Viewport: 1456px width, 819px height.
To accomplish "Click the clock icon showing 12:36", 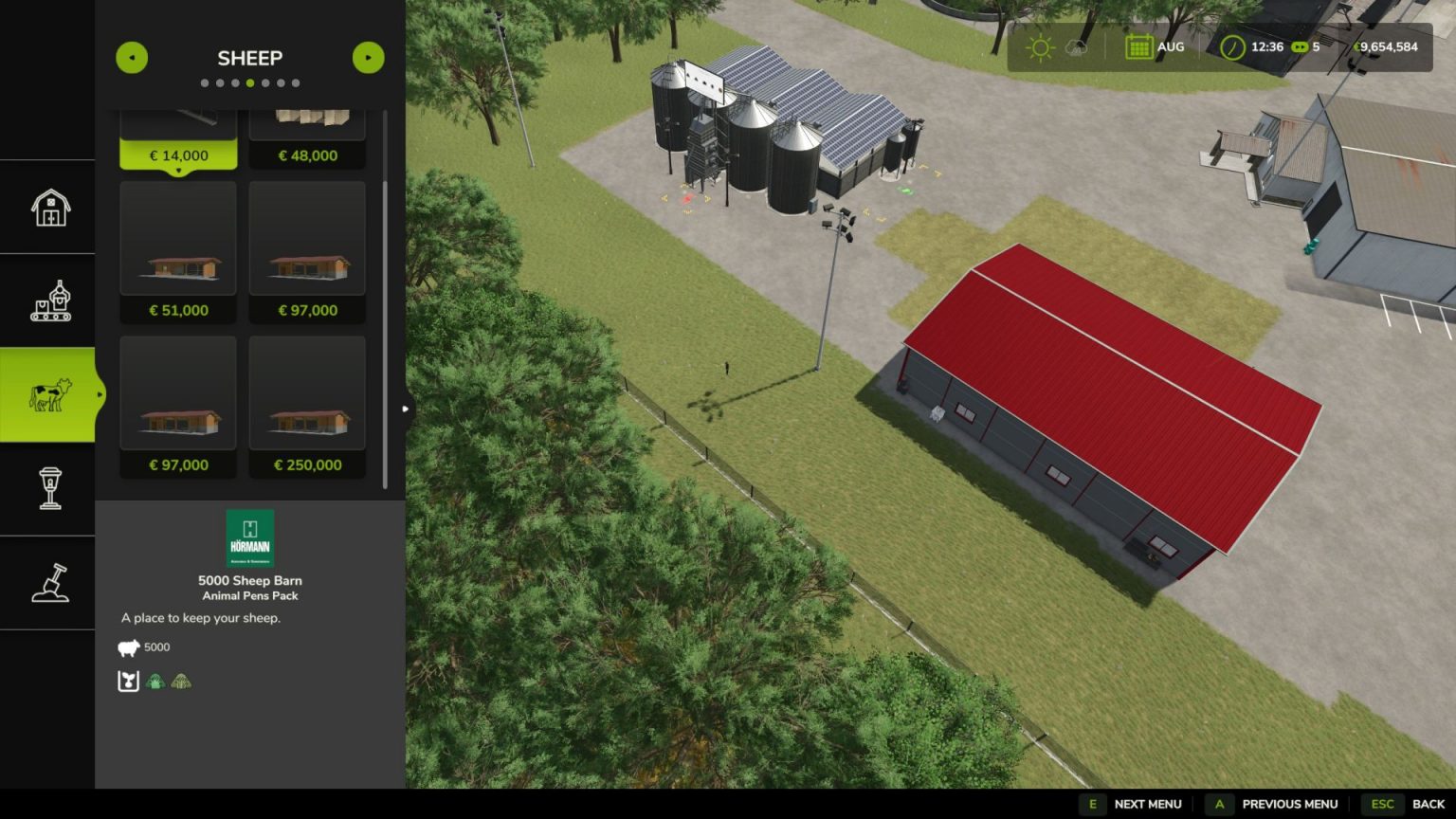I will (x=1232, y=45).
